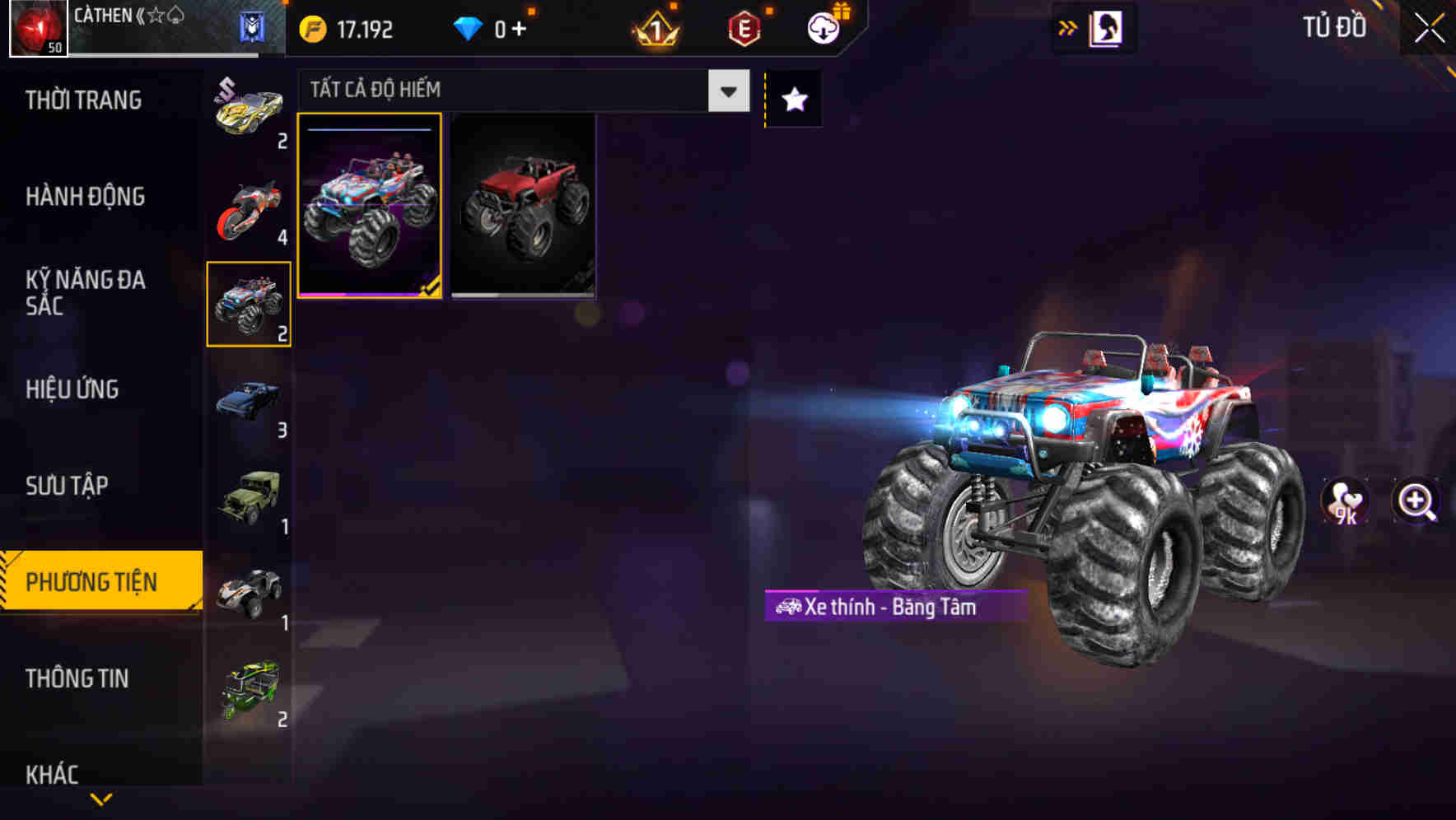1456x820 pixels.
Task: Toggle the favorite star filter
Action: click(792, 99)
